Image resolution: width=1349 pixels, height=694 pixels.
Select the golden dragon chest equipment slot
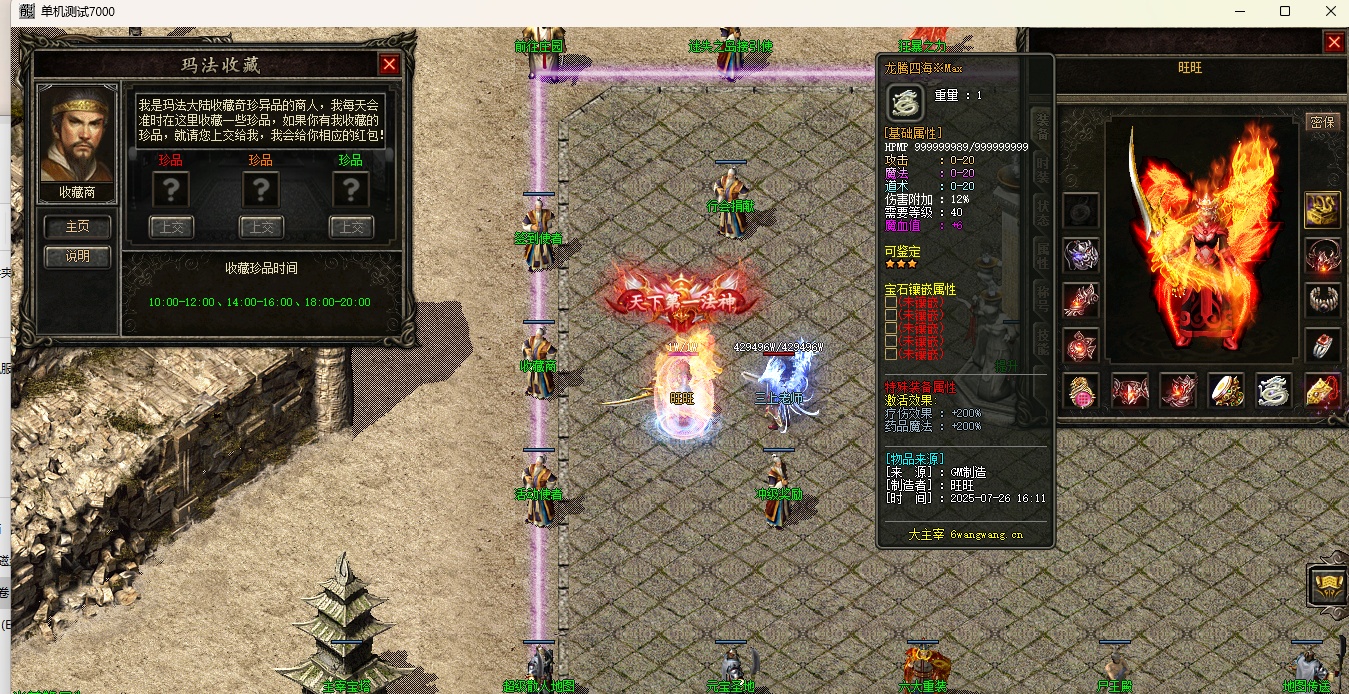(x=1322, y=209)
